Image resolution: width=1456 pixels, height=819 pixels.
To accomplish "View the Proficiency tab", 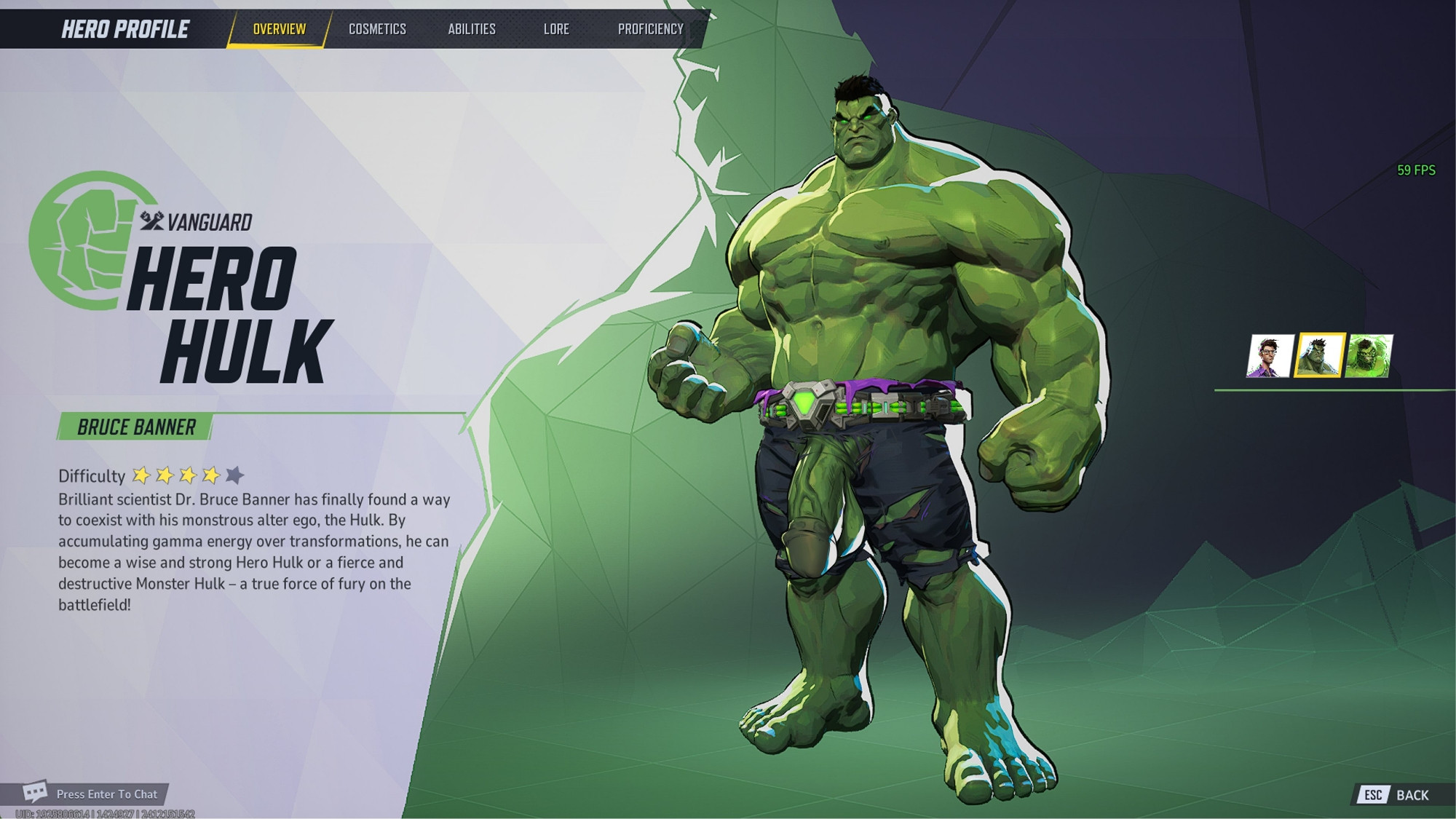I will tap(651, 29).
